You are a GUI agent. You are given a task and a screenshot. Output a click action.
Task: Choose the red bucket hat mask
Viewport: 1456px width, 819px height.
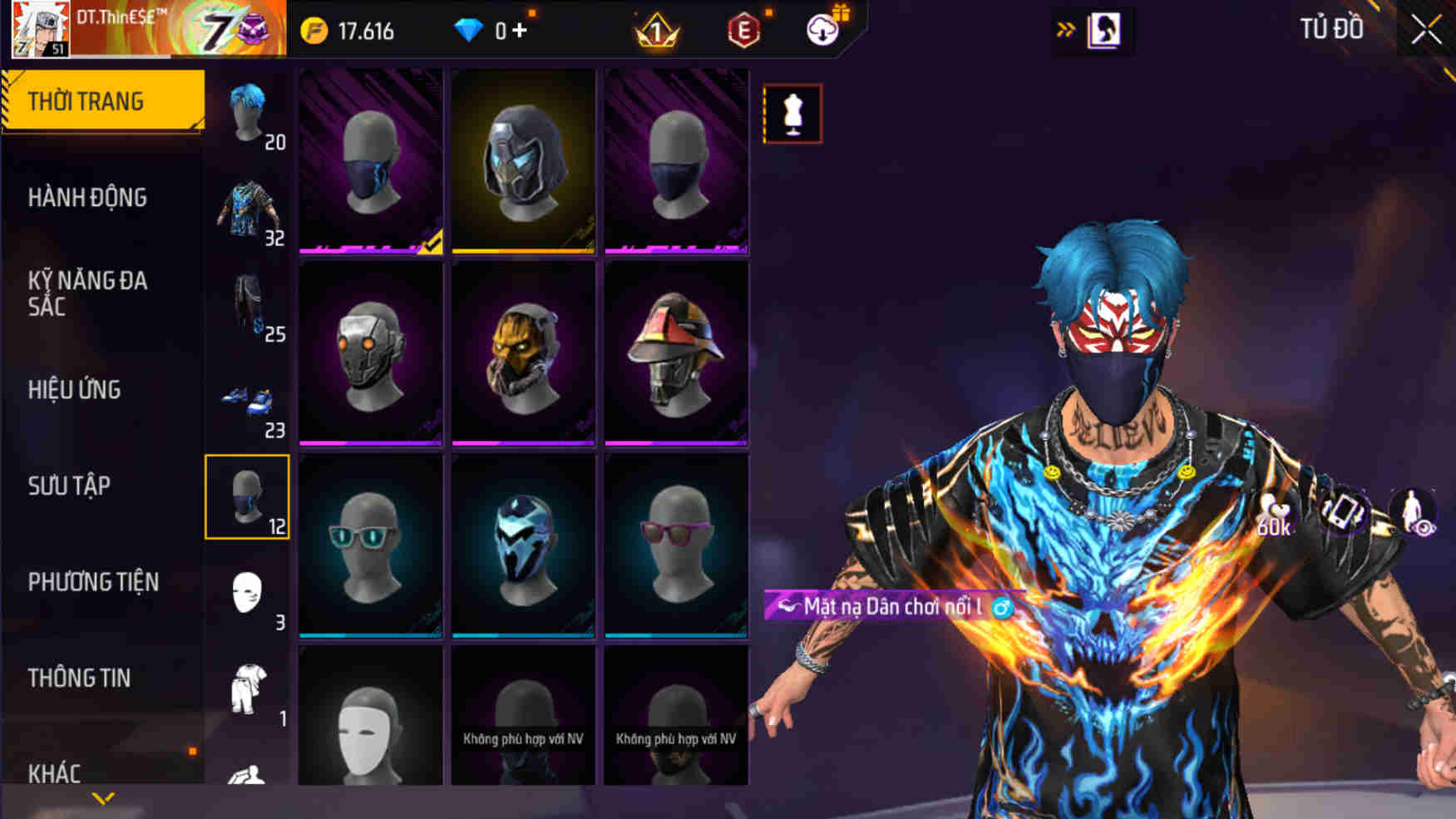(x=676, y=354)
